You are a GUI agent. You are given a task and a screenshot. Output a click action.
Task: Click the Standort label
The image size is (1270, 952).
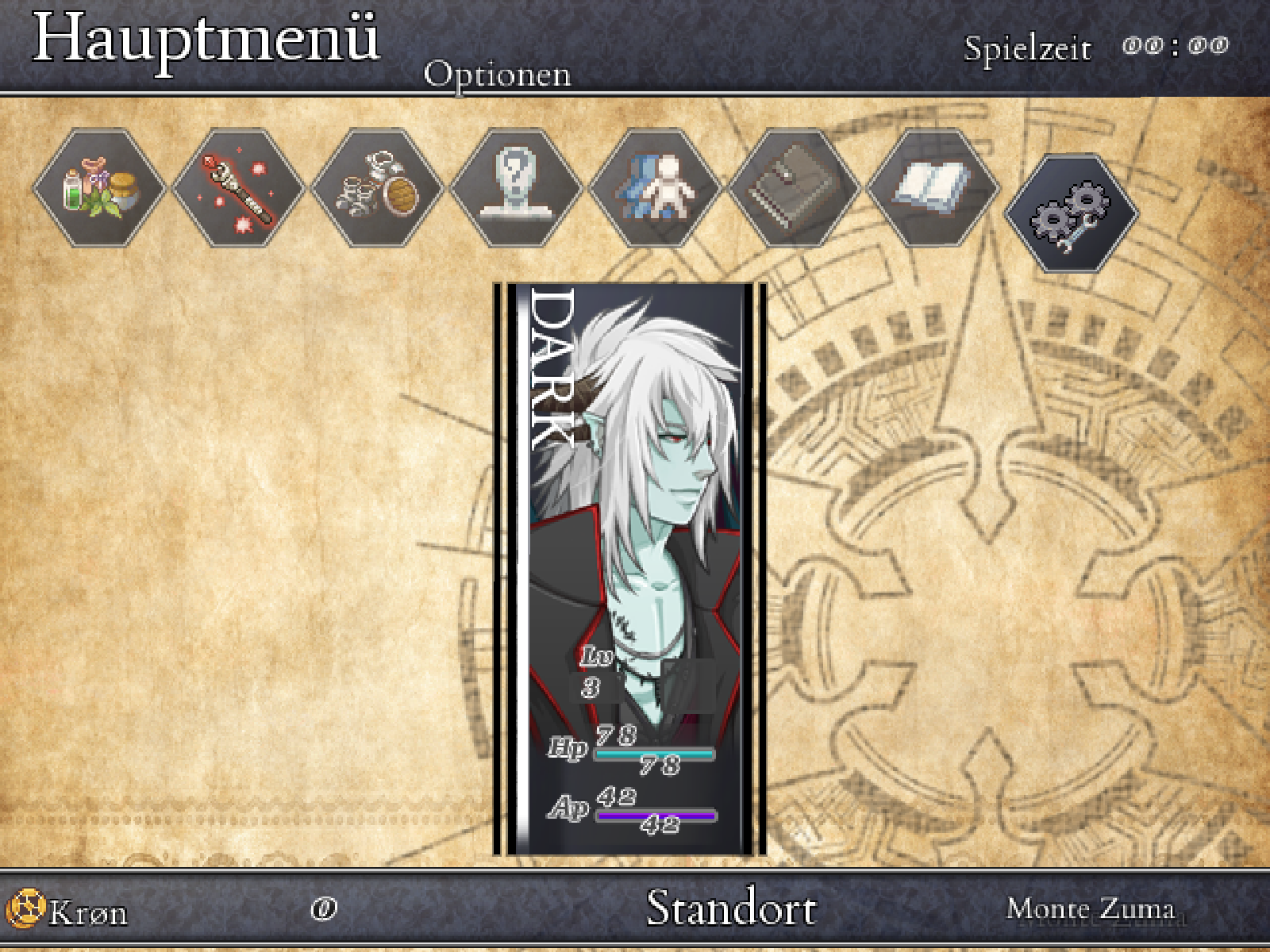tap(732, 908)
